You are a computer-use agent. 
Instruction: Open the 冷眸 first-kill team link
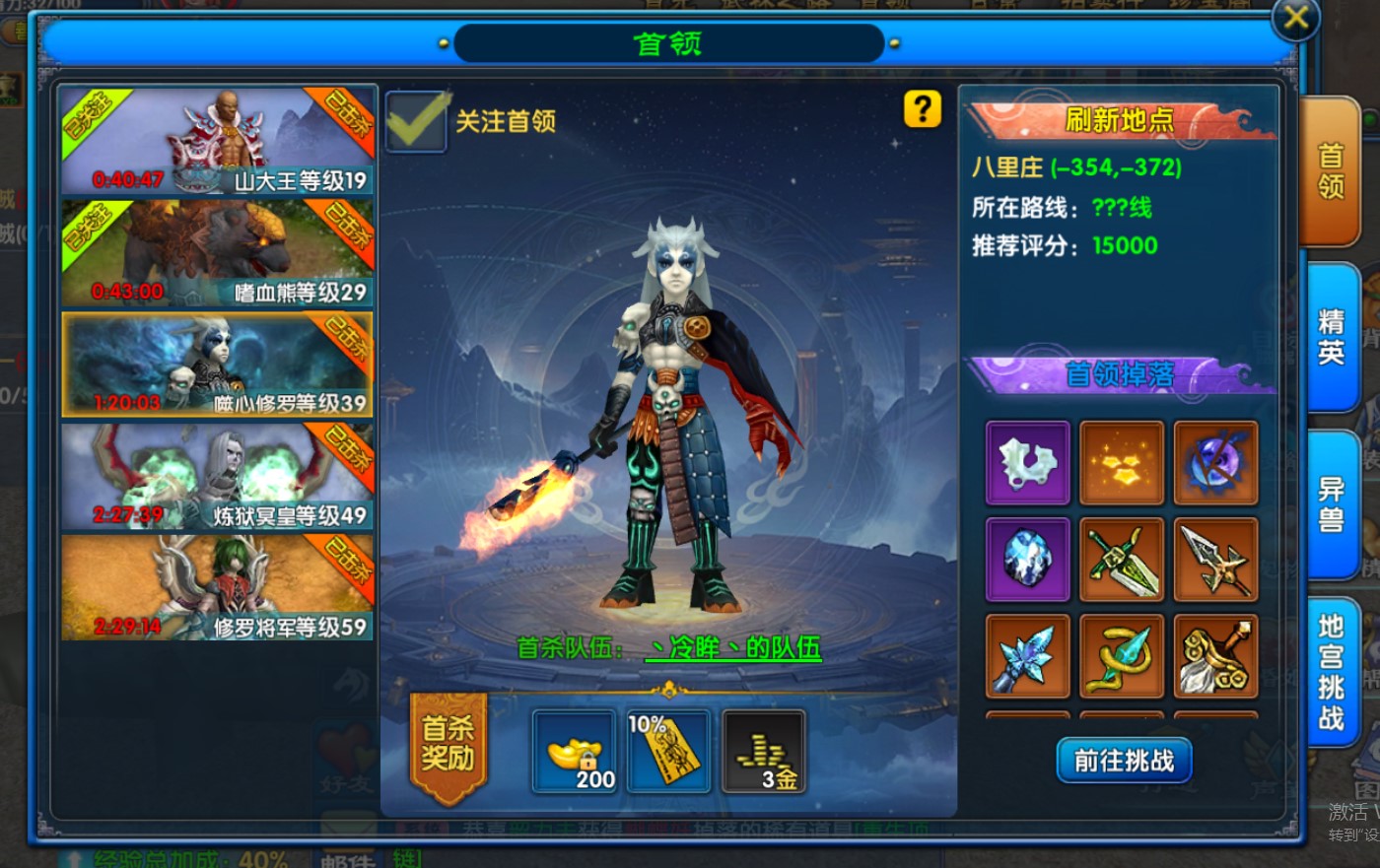coord(732,648)
